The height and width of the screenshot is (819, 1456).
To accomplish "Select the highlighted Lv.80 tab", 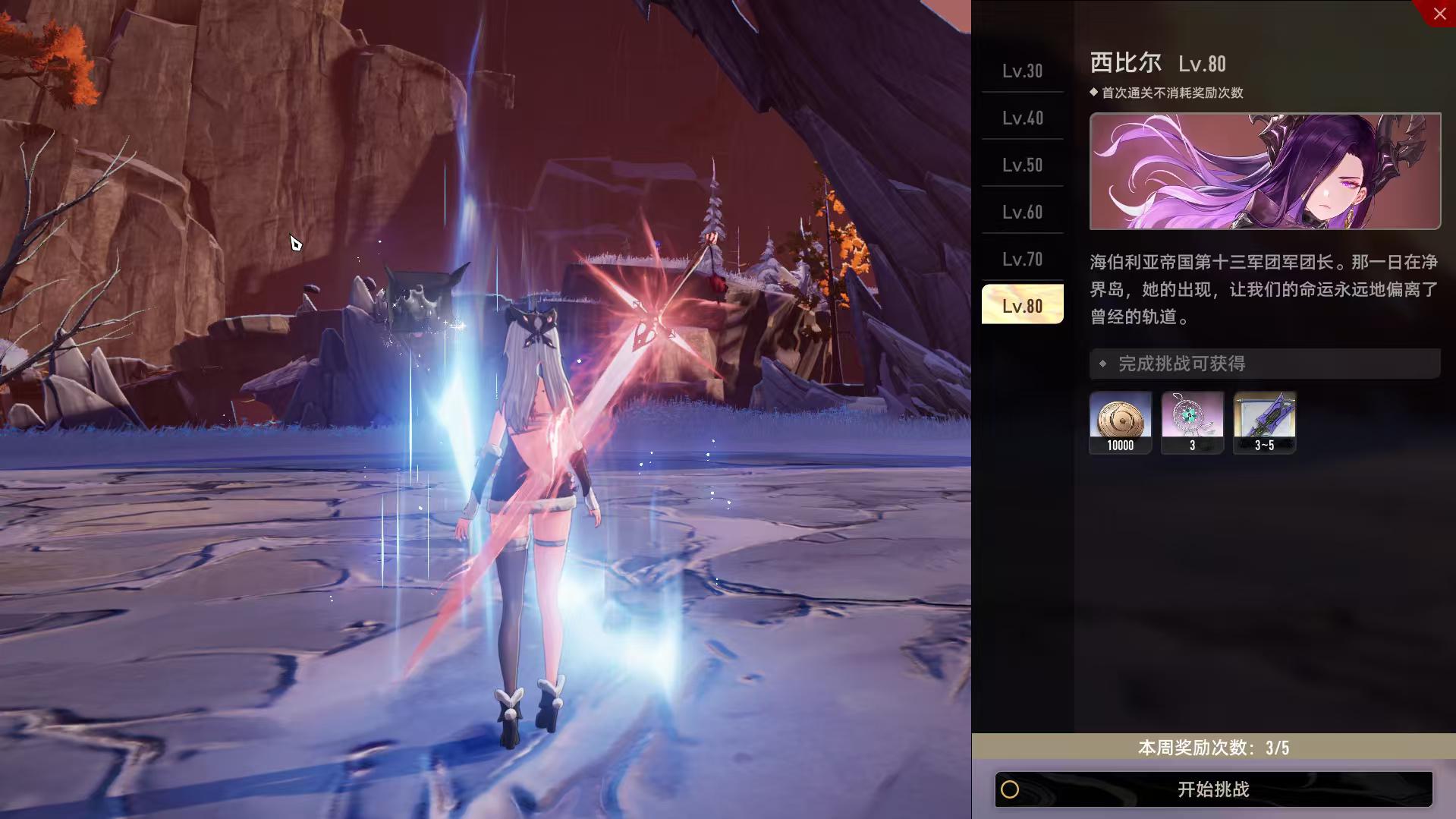I will 1022,305.
